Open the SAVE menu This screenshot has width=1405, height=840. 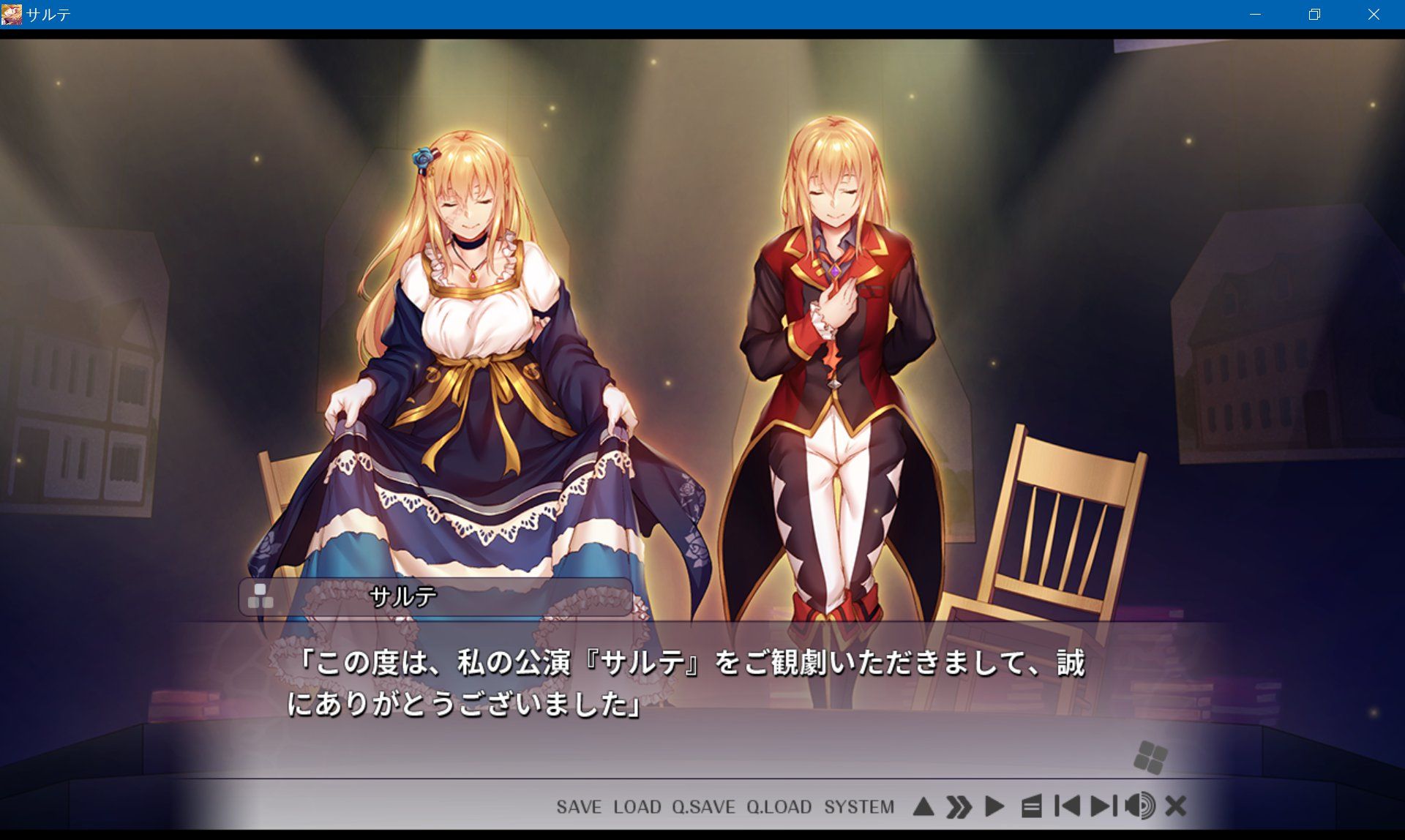(x=578, y=807)
